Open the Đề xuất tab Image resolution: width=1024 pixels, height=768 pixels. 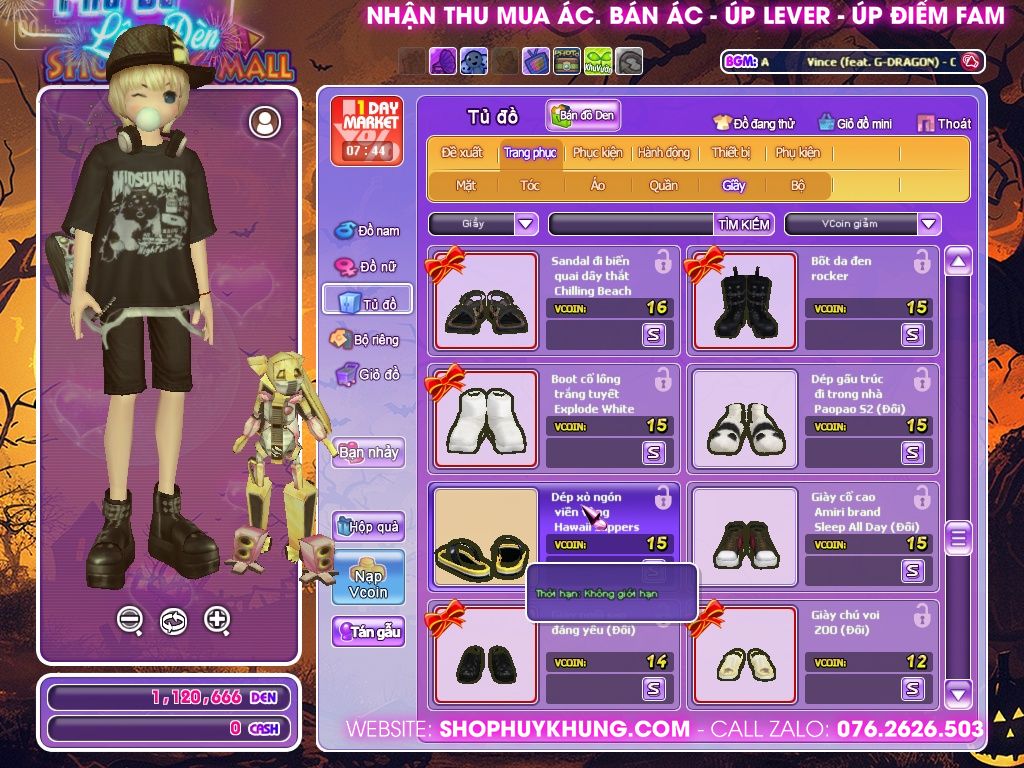pyautogui.click(x=462, y=153)
